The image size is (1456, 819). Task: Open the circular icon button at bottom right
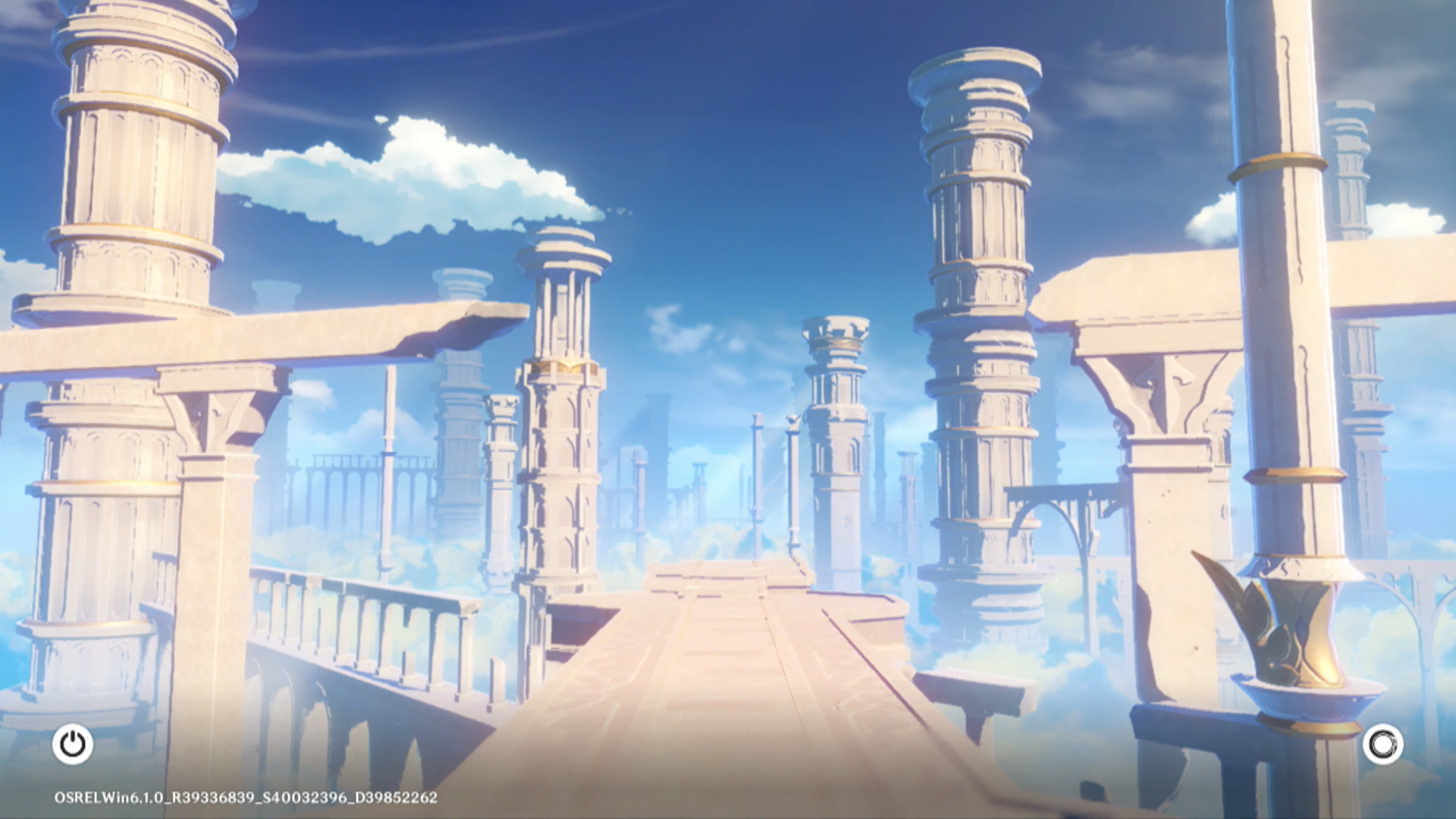(x=1382, y=744)
